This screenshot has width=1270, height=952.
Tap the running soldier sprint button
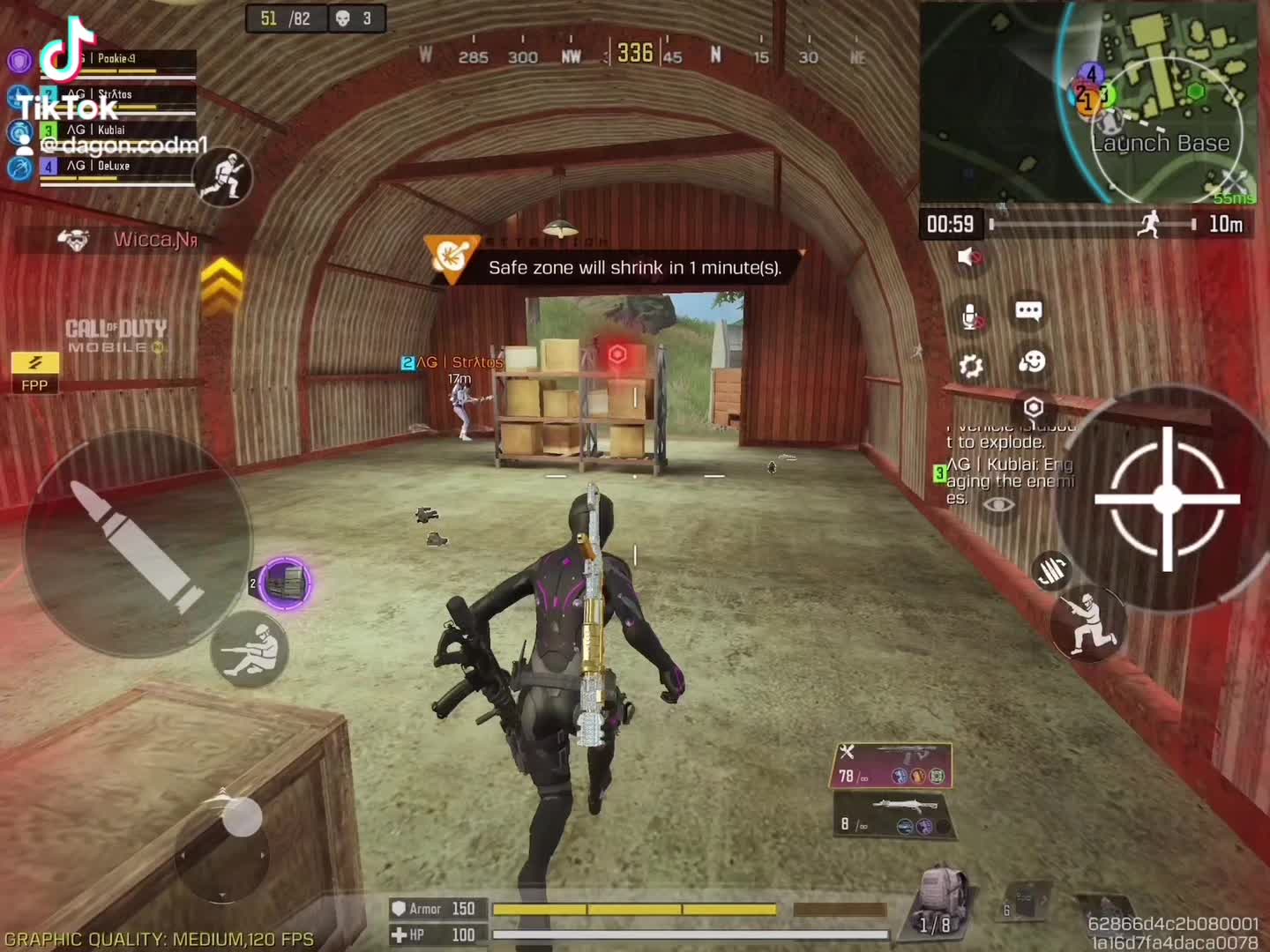coord(224,177)
